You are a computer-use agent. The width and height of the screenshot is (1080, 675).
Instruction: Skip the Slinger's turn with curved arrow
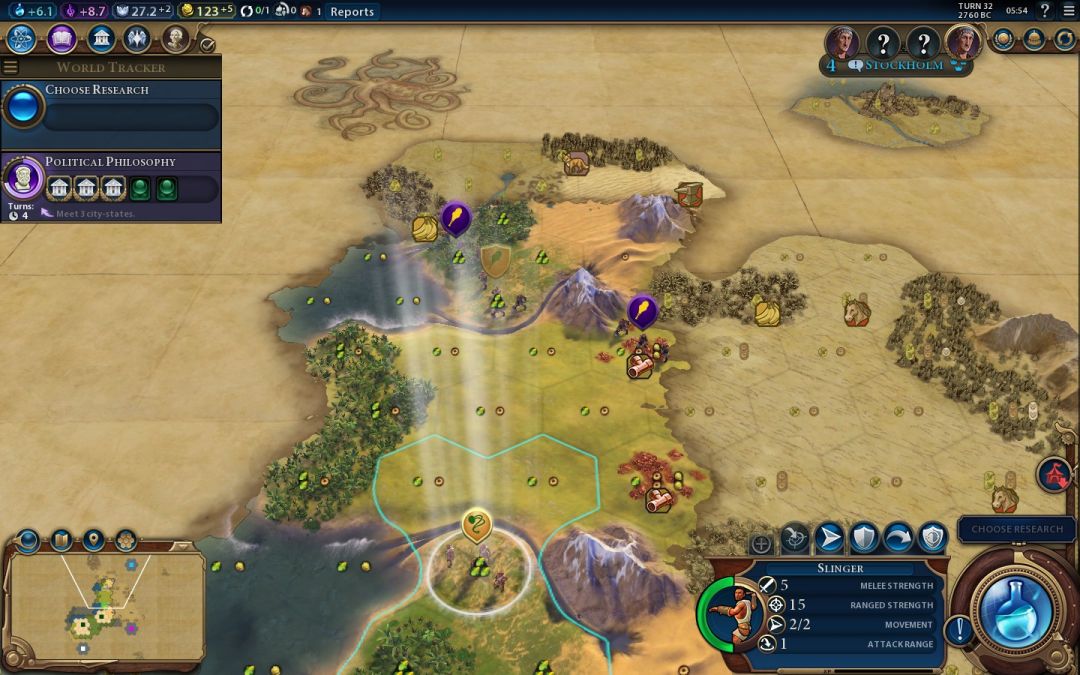tap(897, 539)
